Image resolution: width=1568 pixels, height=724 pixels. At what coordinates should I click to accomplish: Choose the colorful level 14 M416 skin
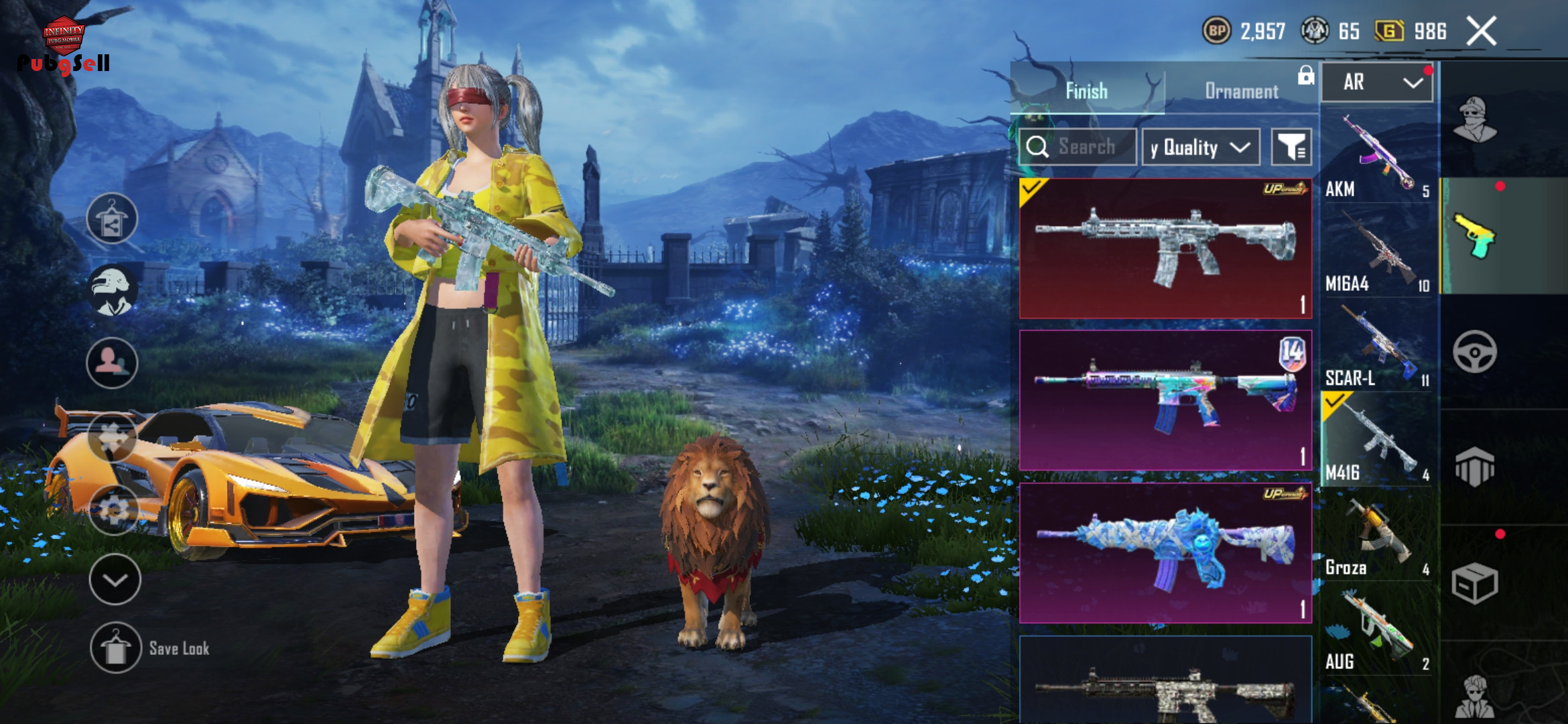point(1165,400)
